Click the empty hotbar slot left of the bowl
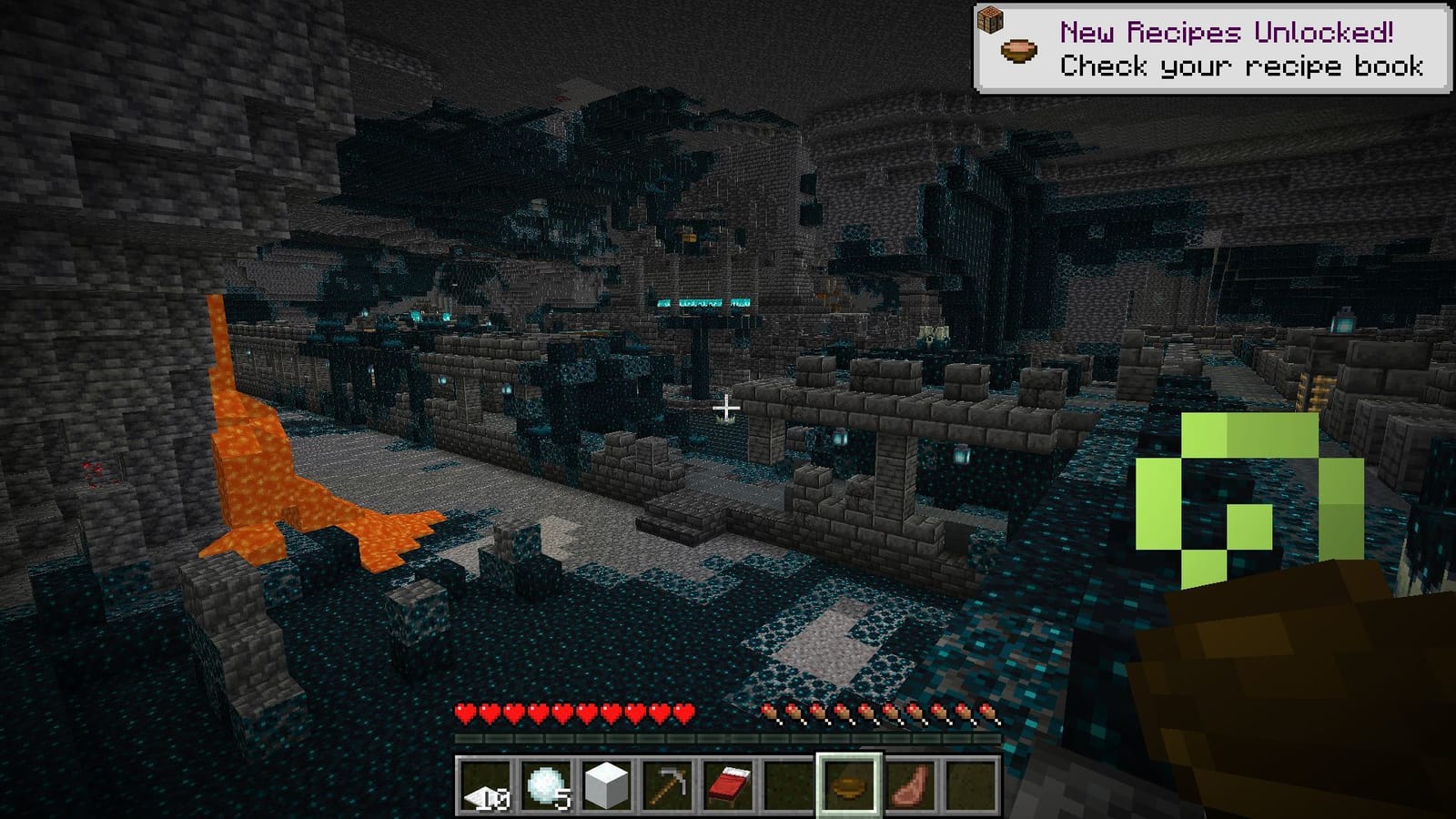This screenshot has height=819, width=1456. [790, 787]
